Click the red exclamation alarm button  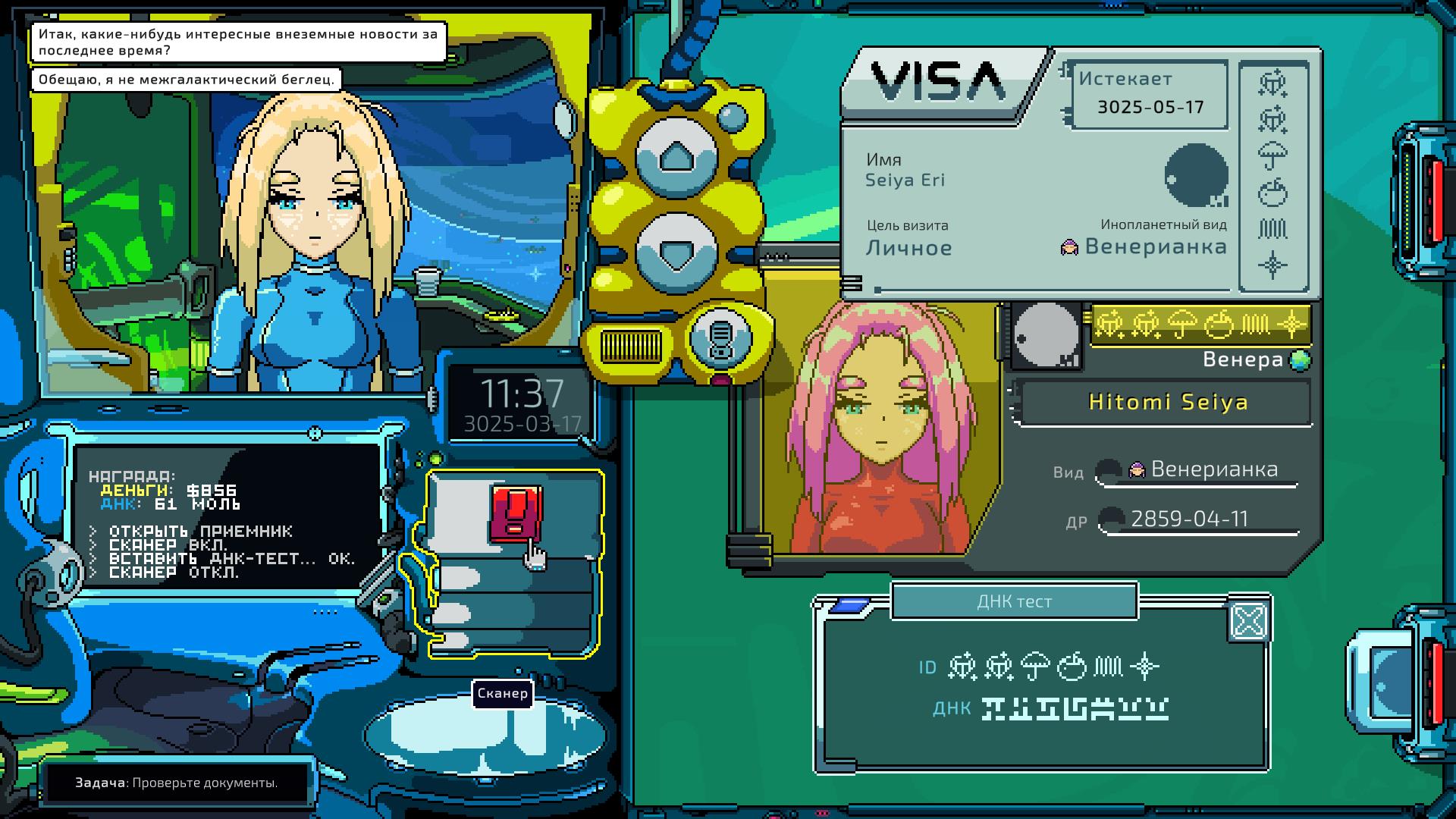516,513
